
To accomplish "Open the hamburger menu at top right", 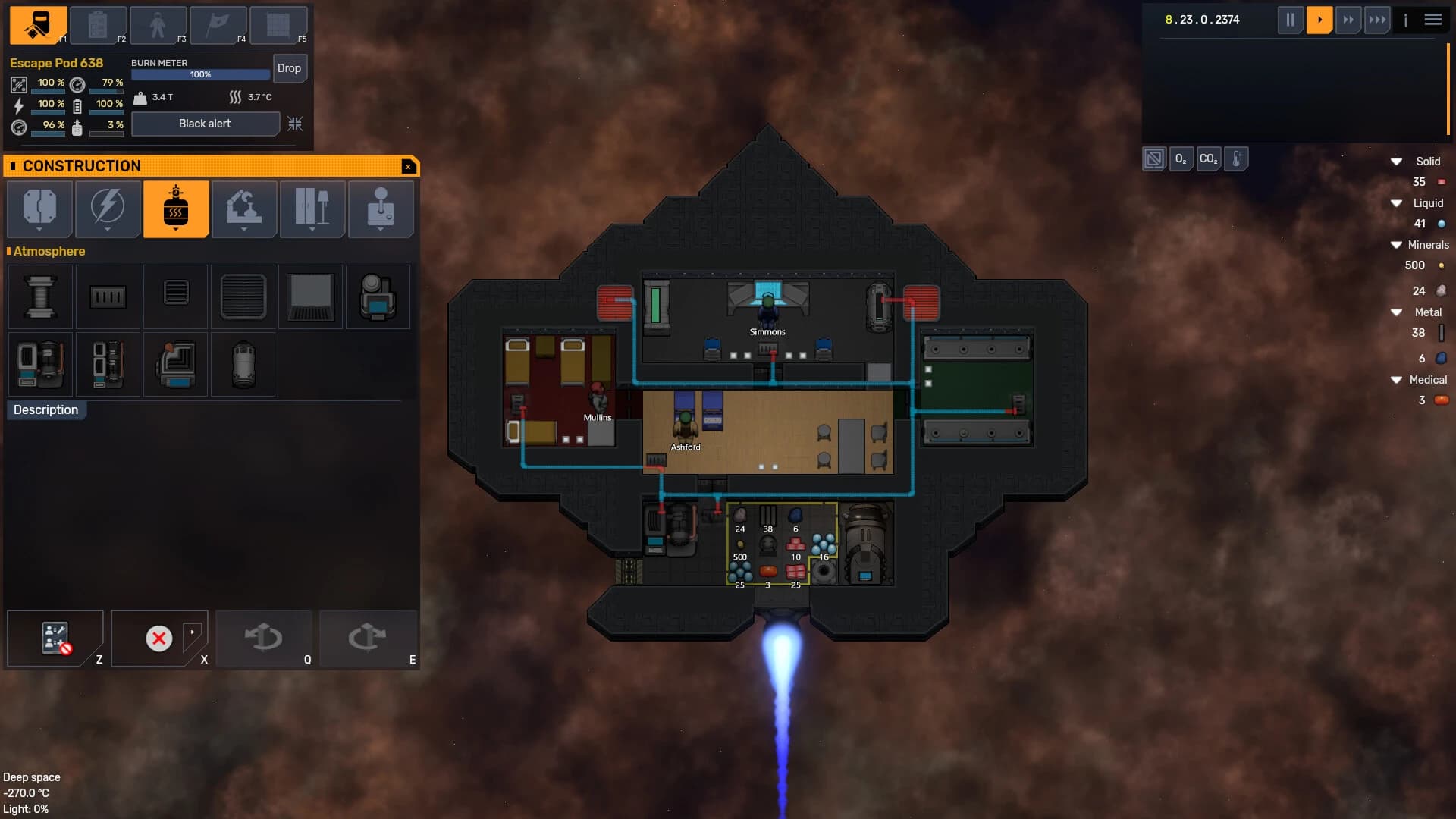I will (1433, 20).
